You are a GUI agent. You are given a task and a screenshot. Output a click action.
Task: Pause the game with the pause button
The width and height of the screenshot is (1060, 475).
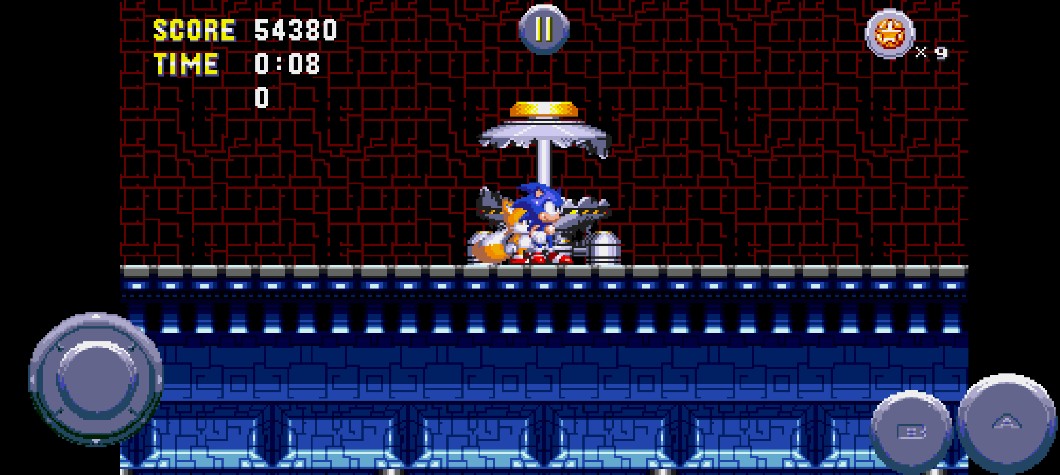(x=543, y=29)
